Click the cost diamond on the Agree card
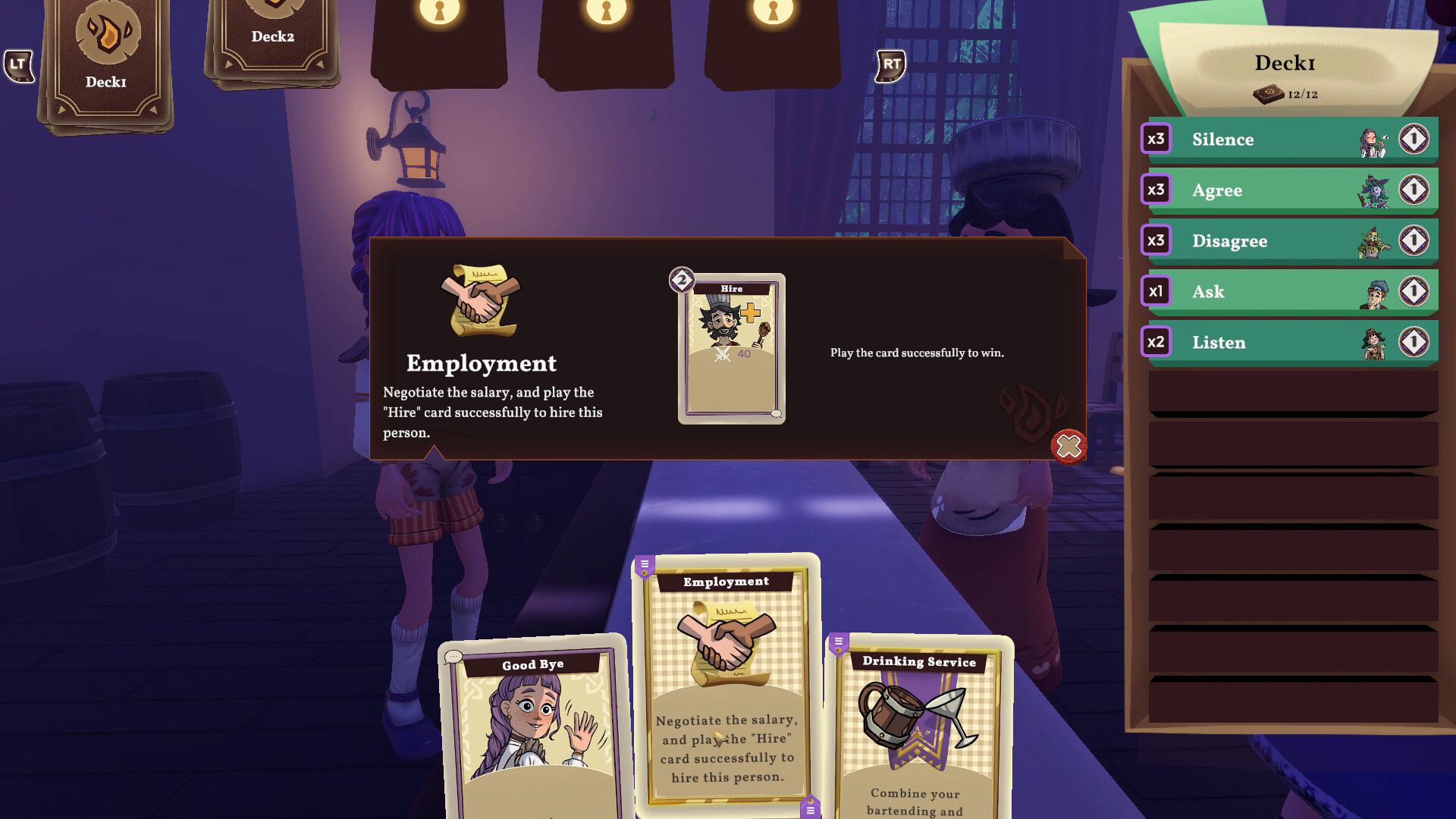Viewport: 1456px width, 819px height. pos(1414,190)
